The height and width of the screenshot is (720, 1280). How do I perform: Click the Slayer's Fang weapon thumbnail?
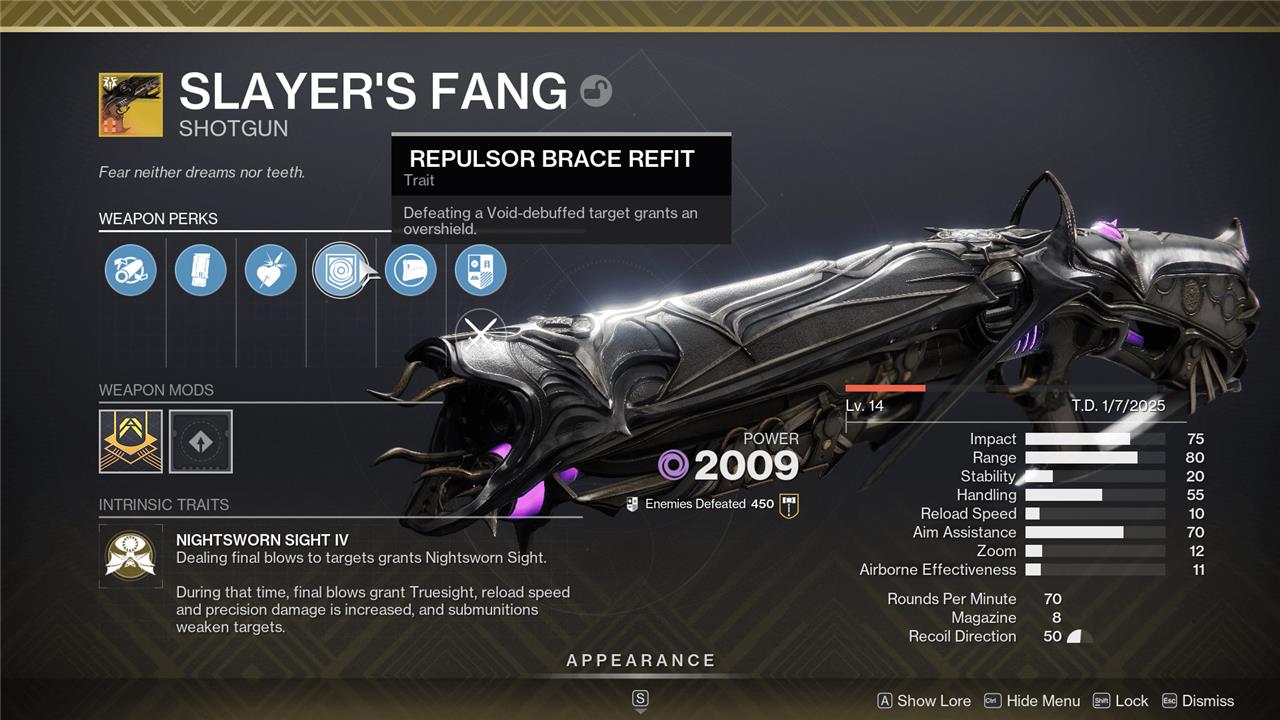pos(131,104)
